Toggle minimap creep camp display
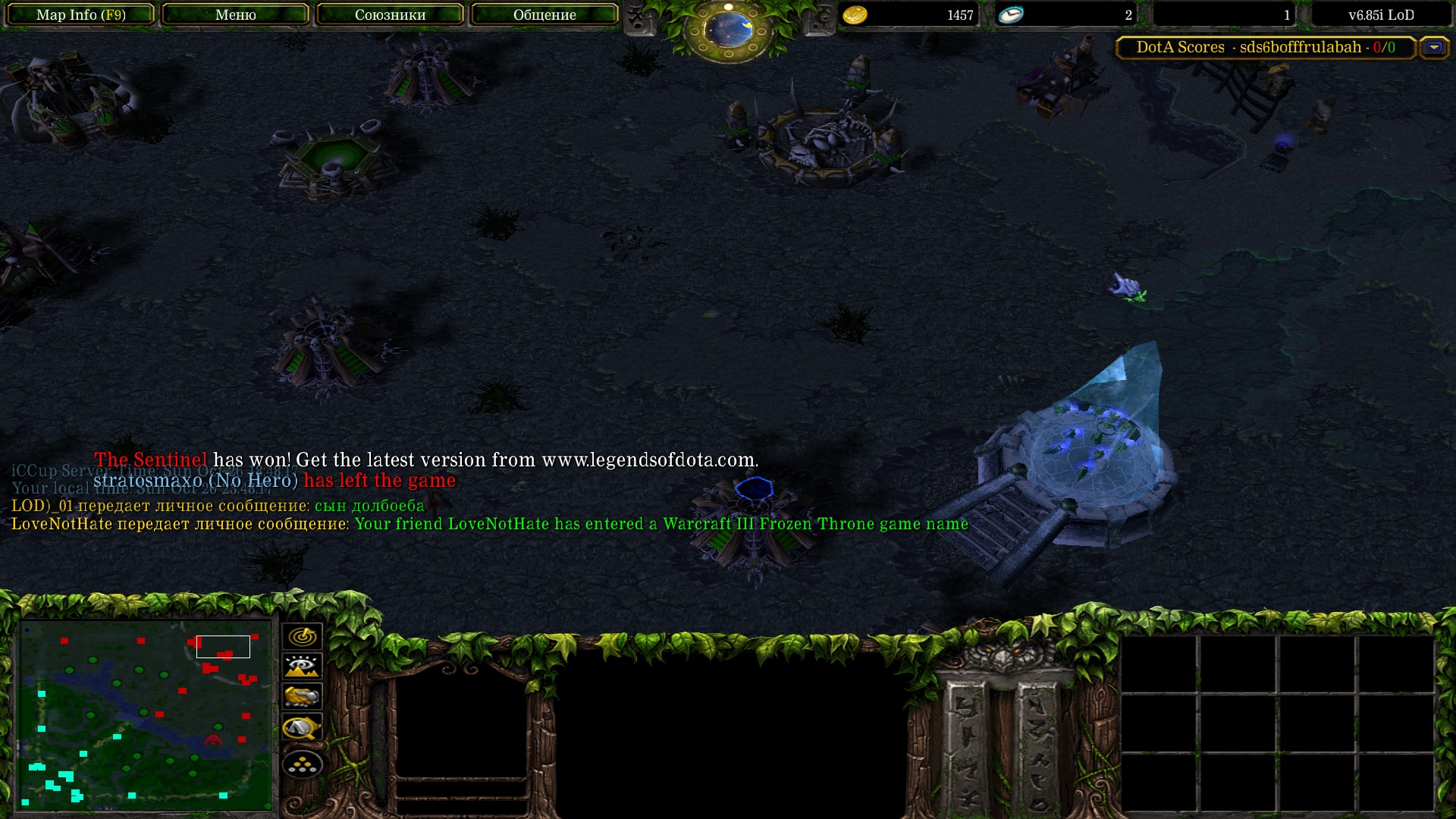 tap(302, 728)
